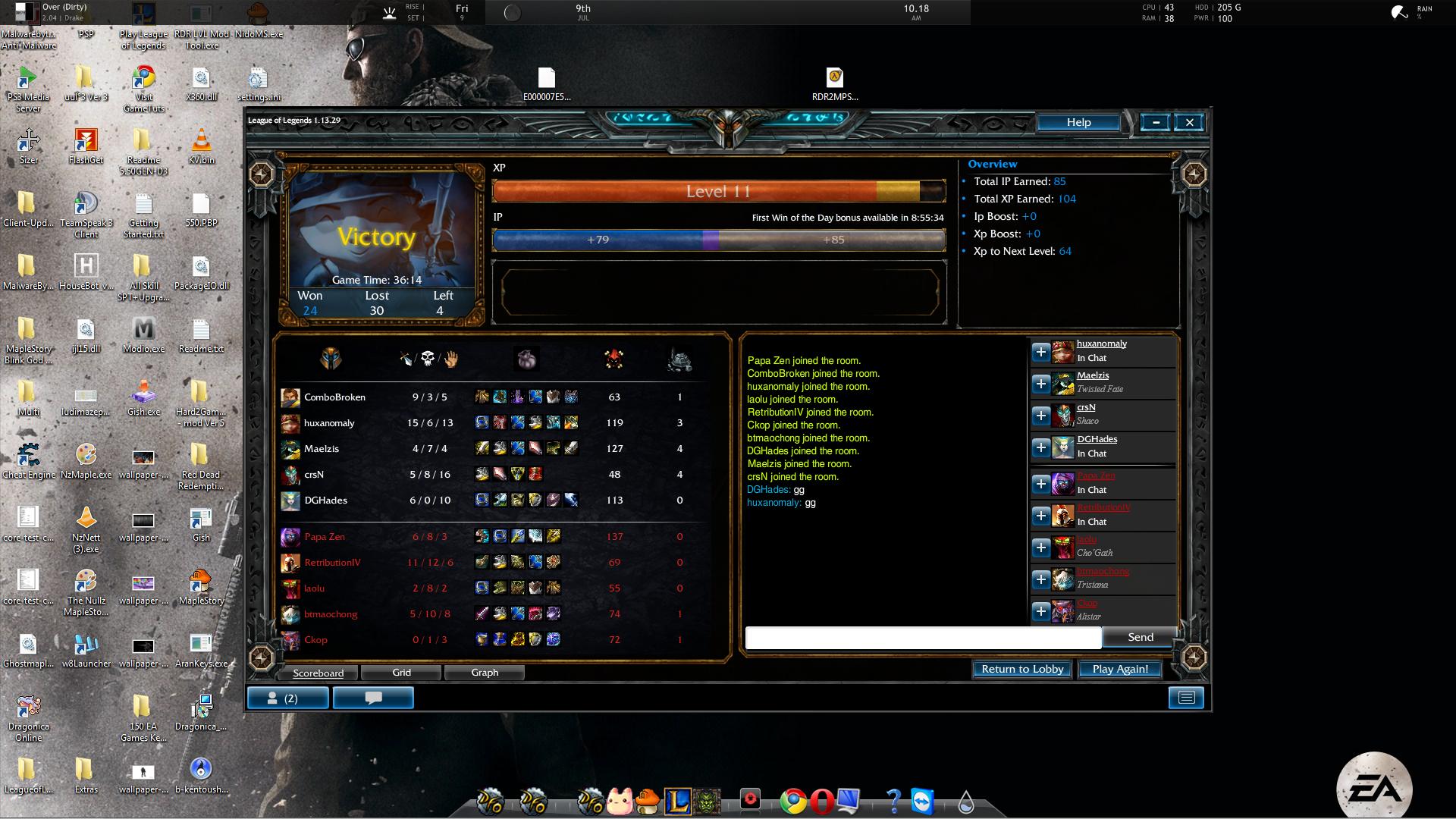Click the plus next to DGHades

(x=1041, y=447)
